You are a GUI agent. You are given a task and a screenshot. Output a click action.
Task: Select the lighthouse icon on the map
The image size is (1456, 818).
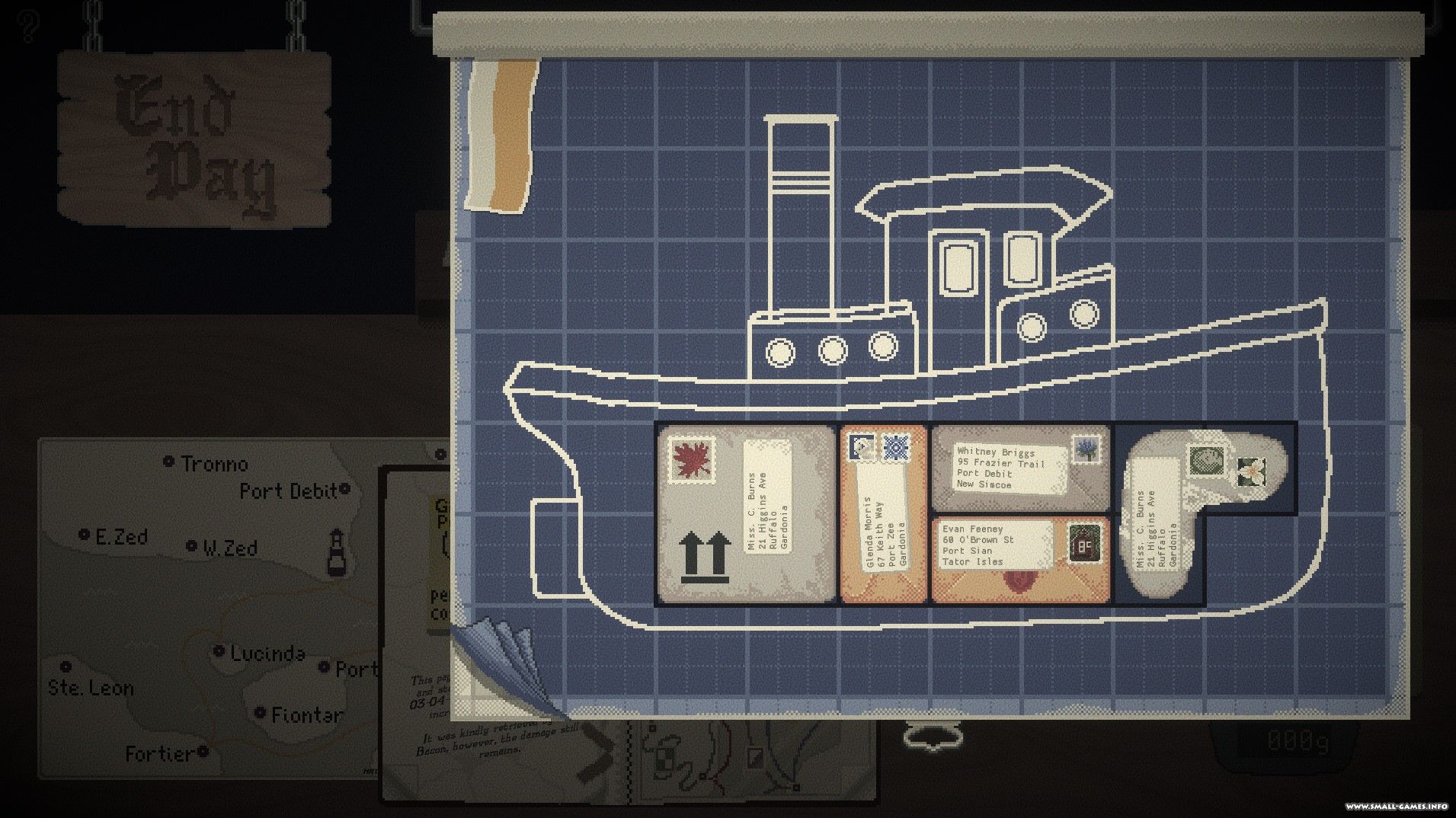336,553
